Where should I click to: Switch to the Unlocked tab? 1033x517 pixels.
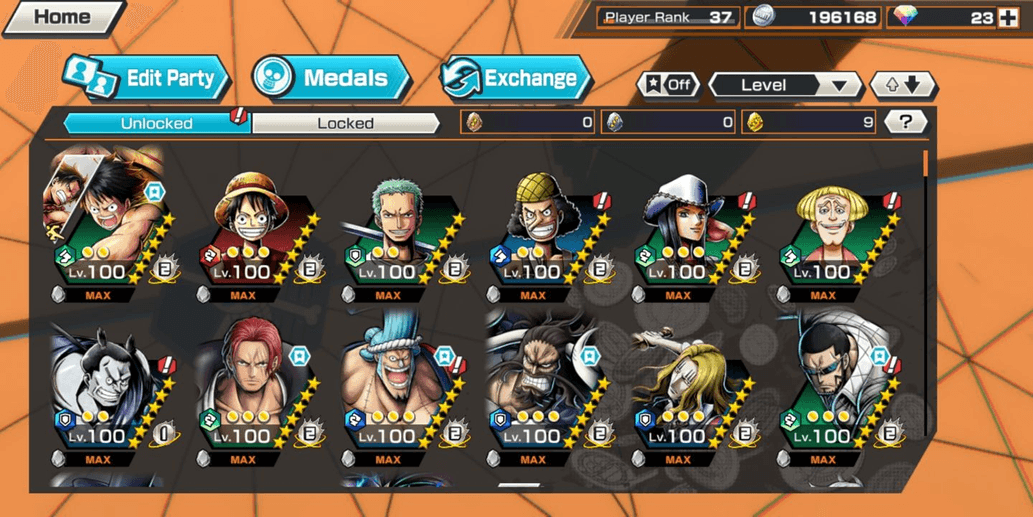(x=157, y=123)
